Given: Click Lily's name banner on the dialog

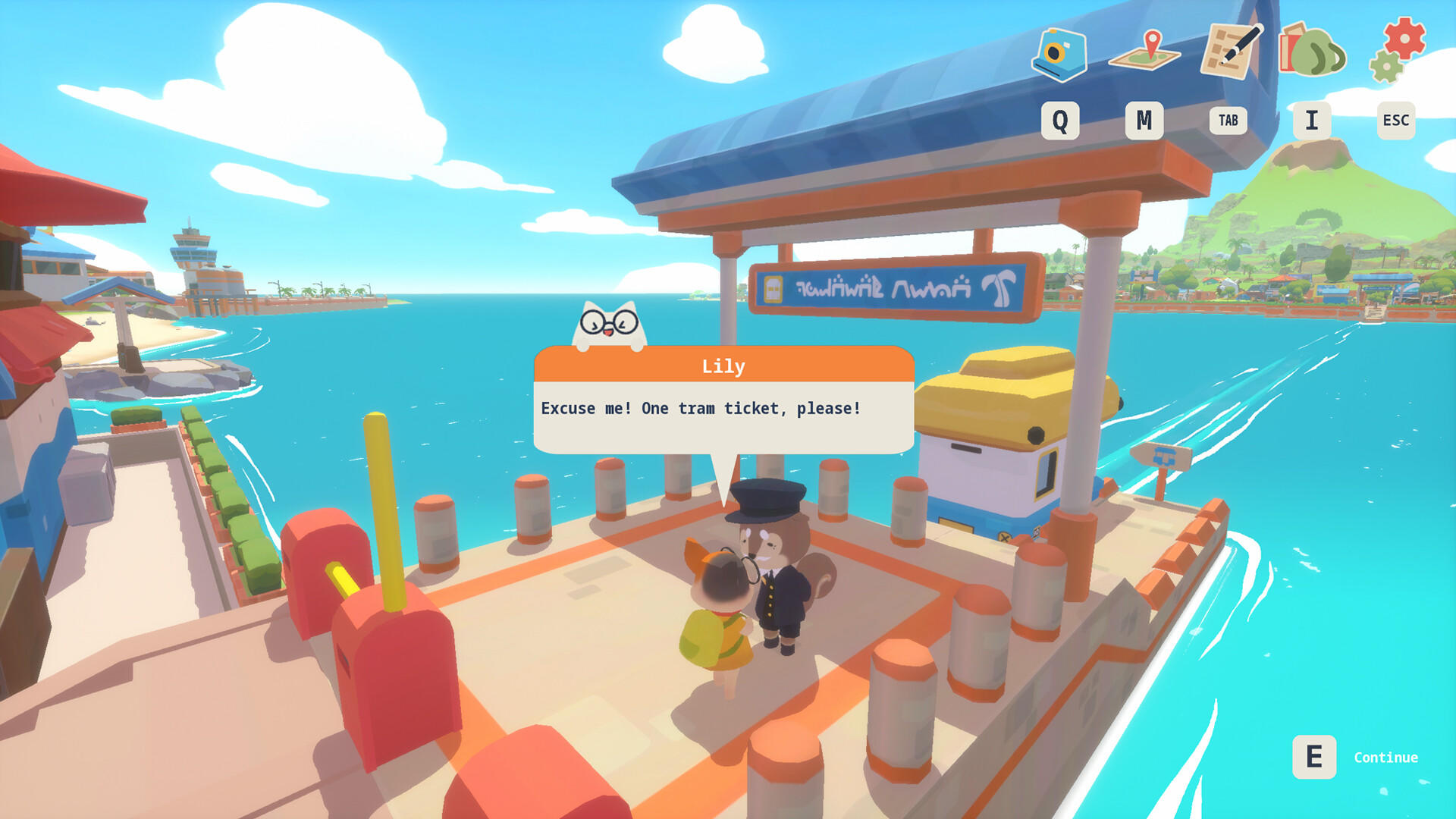Looking at the screenshot, I should pyautogui.click(x=724, y=366).
